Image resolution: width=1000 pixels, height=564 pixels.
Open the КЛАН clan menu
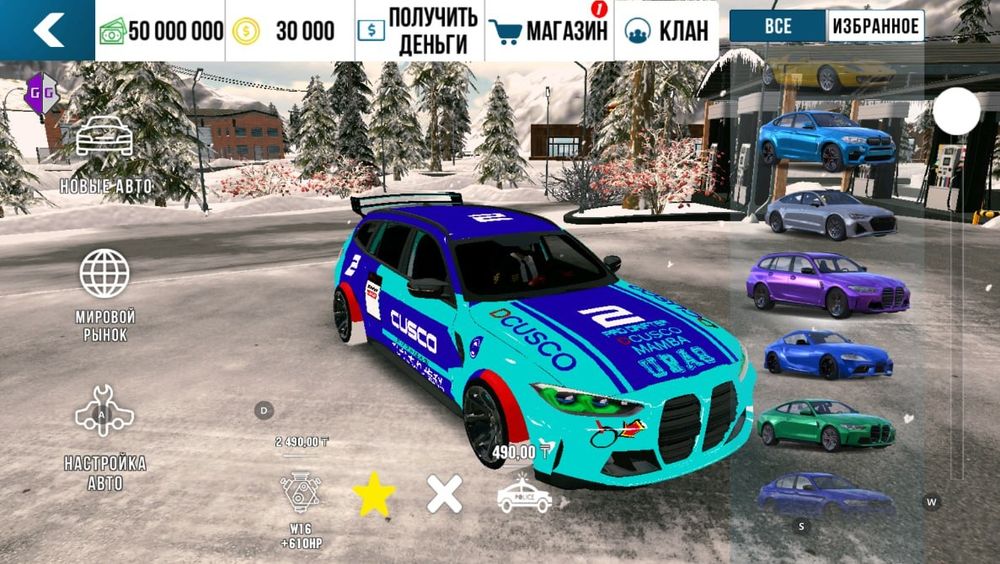tap(668, 30)
